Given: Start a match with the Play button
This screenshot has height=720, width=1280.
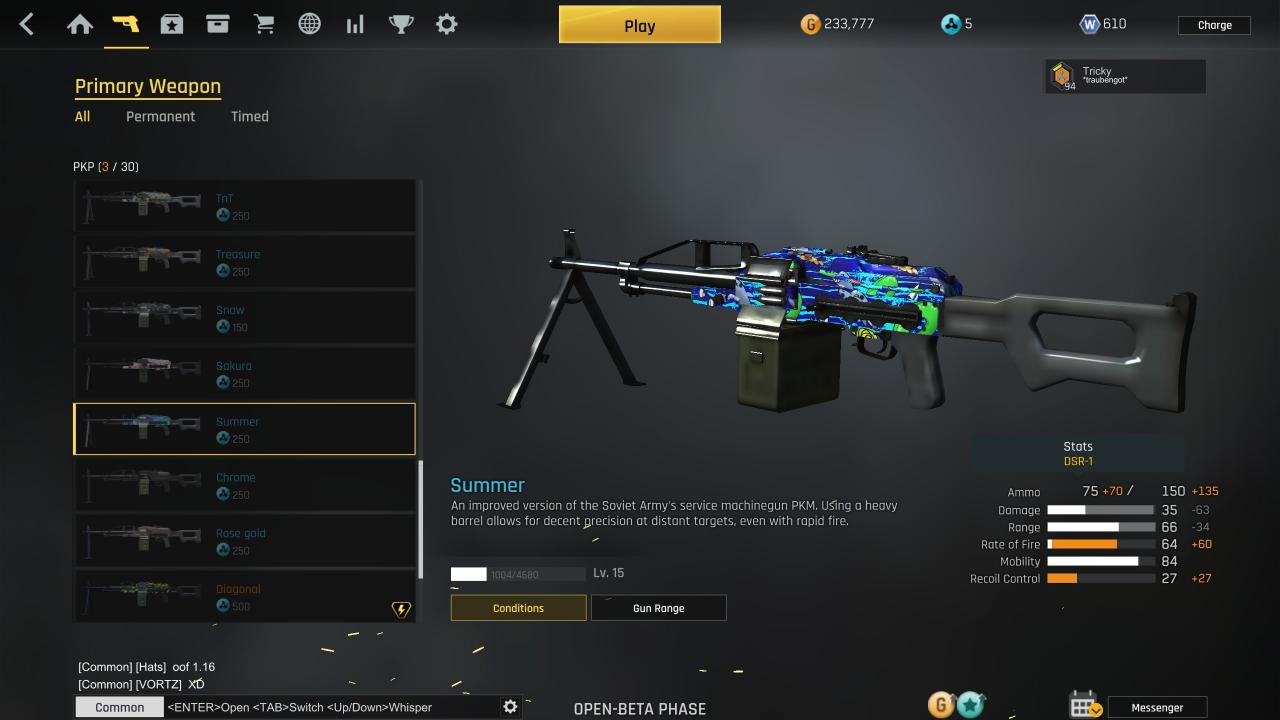Looking at the screenshot, I should click(x=639, y=25).
